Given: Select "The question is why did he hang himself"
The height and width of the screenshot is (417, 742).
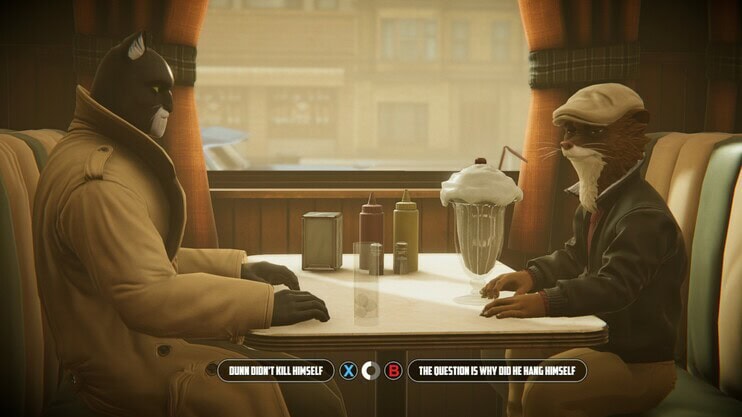Looking at the screenshot, I should 496,371.
